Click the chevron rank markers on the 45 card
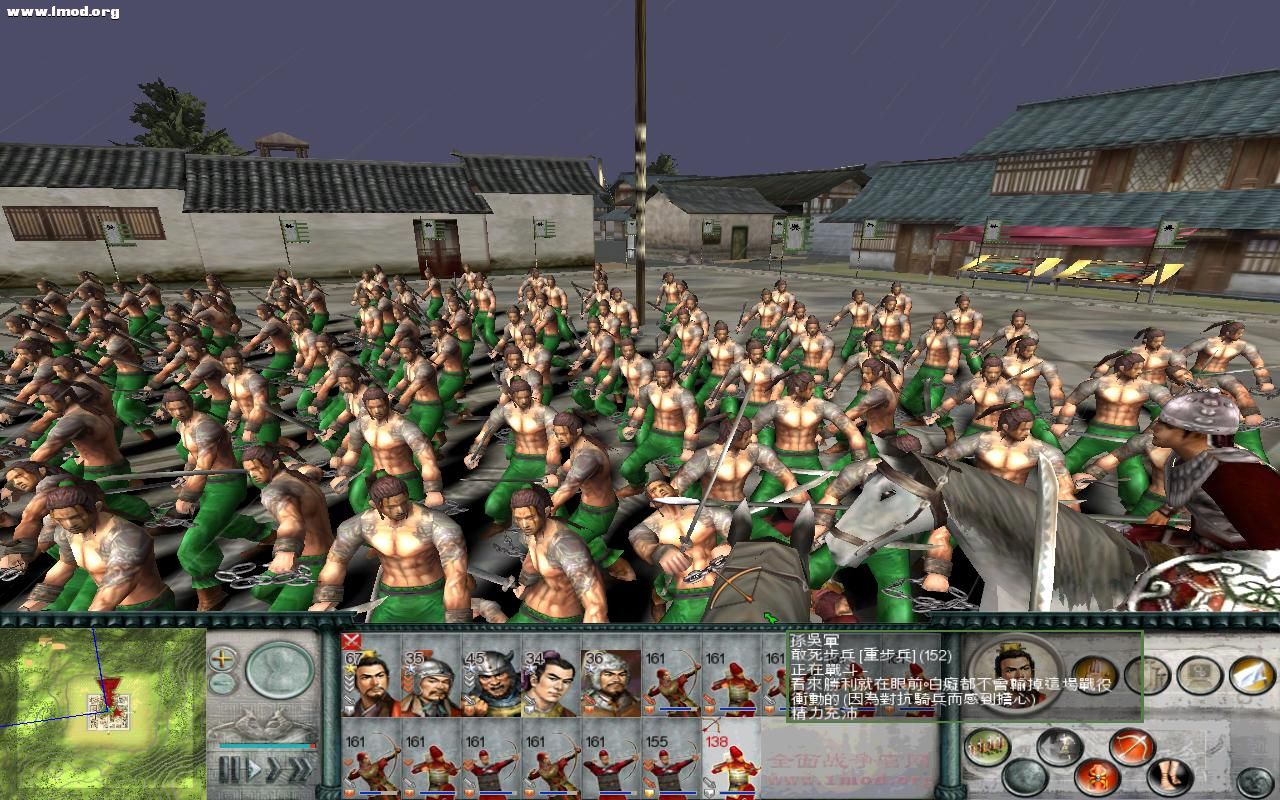Viewport: 1280px width, 800px height. pos(468,680)
